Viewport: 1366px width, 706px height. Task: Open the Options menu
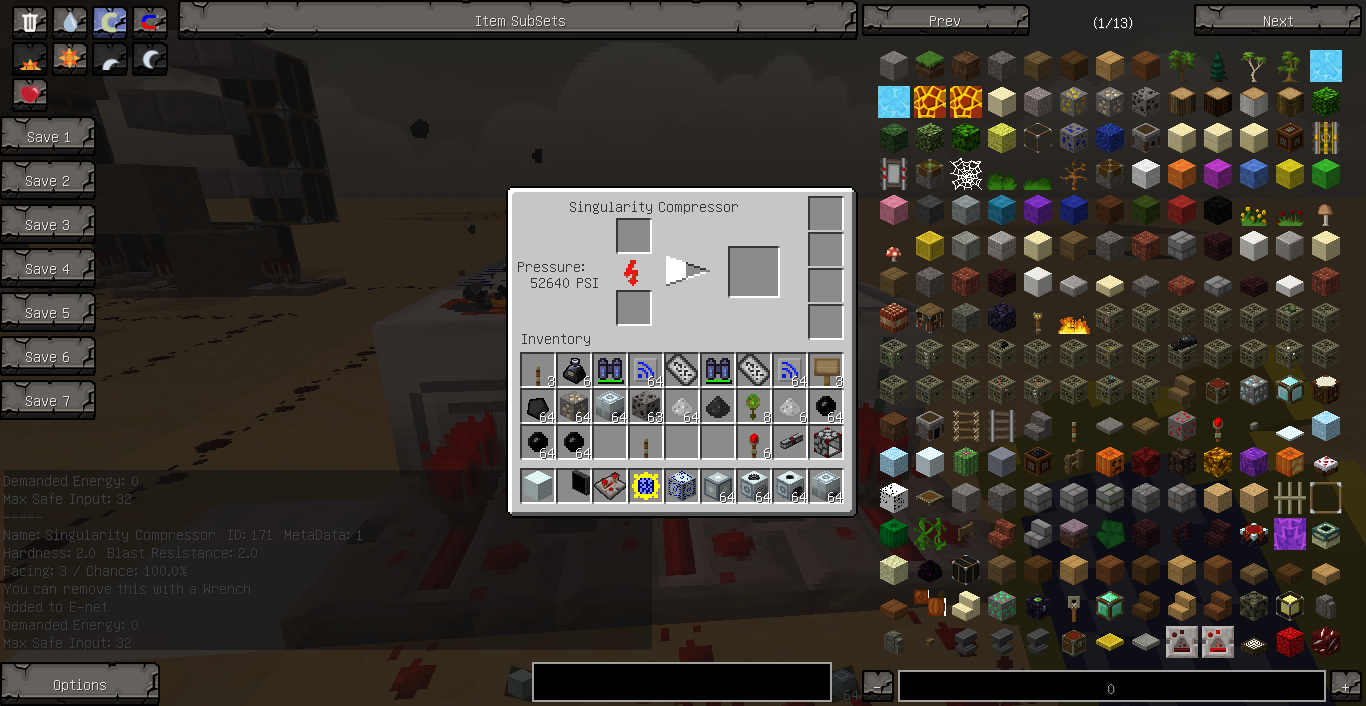tap(80, 685)
